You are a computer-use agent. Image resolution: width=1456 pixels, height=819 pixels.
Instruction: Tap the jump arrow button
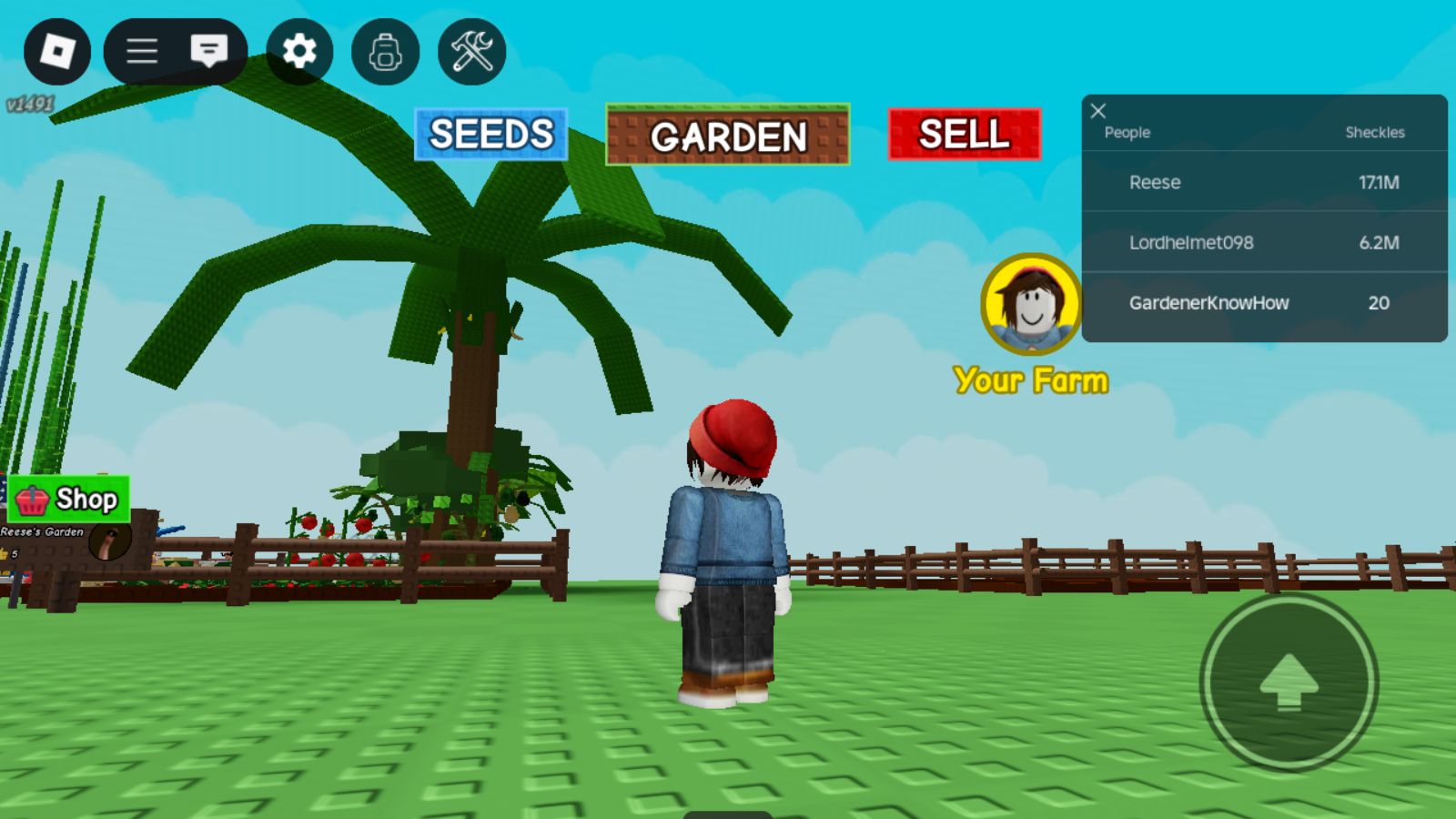tap(1289, 682)
